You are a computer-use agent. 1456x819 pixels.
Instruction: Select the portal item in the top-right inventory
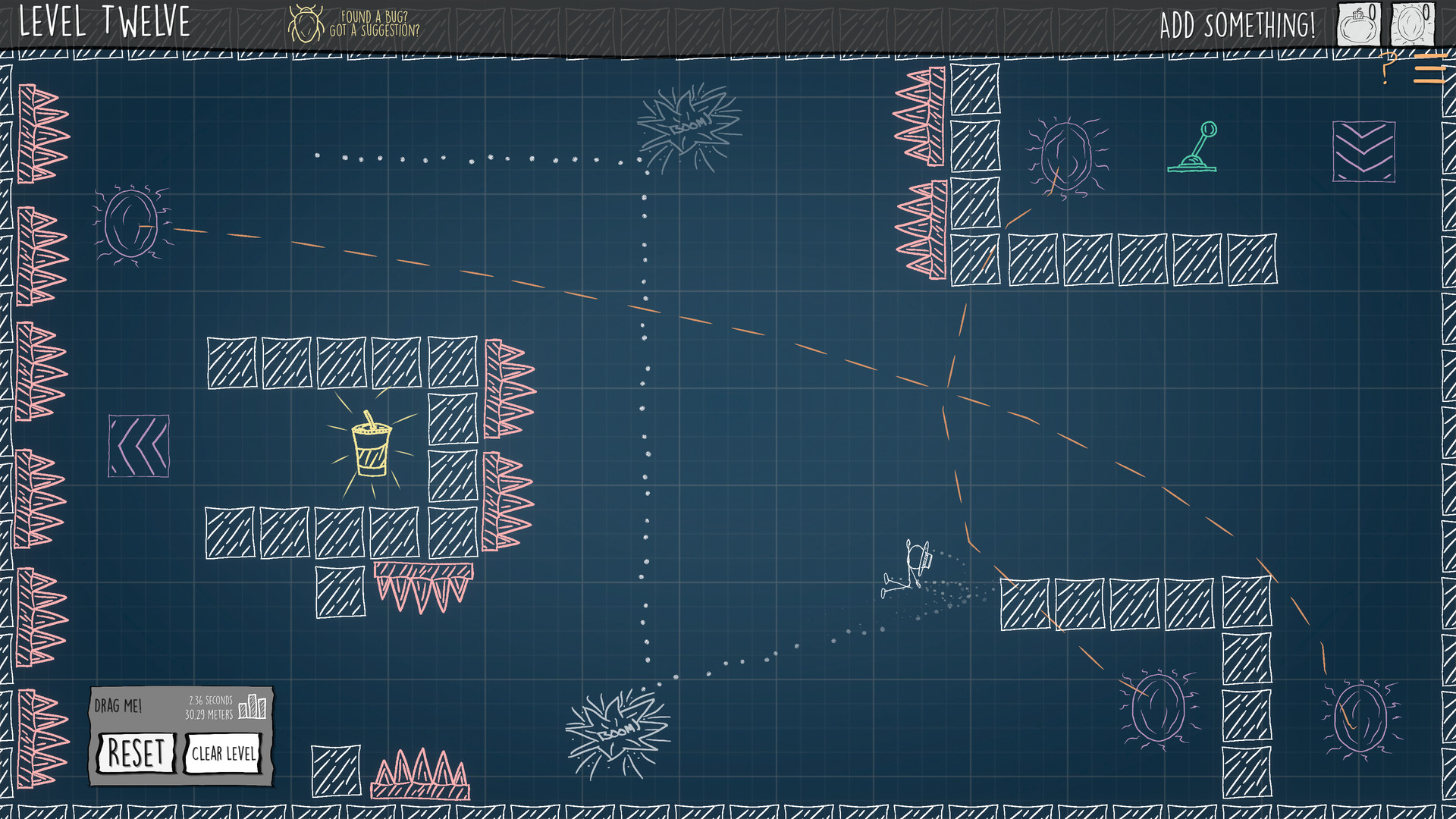point(1410,23)
